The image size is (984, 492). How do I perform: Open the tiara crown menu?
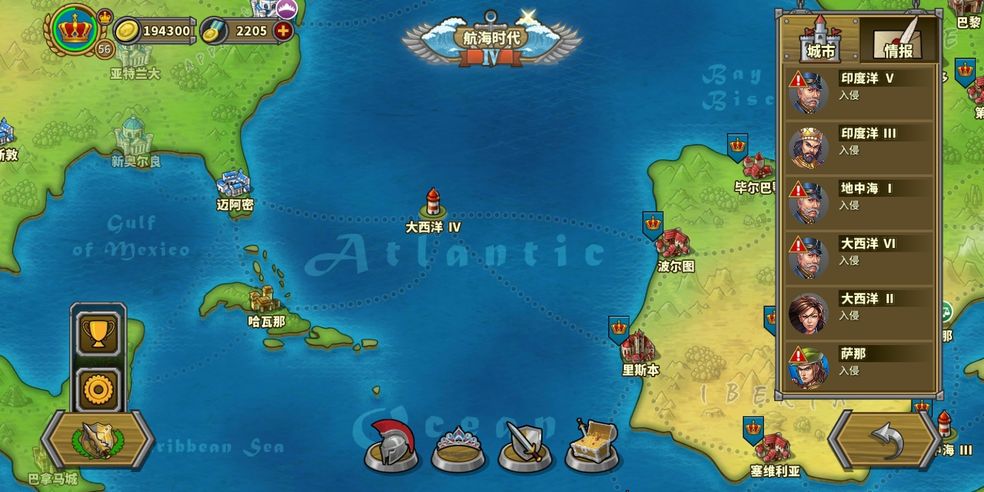pos(457,446)
